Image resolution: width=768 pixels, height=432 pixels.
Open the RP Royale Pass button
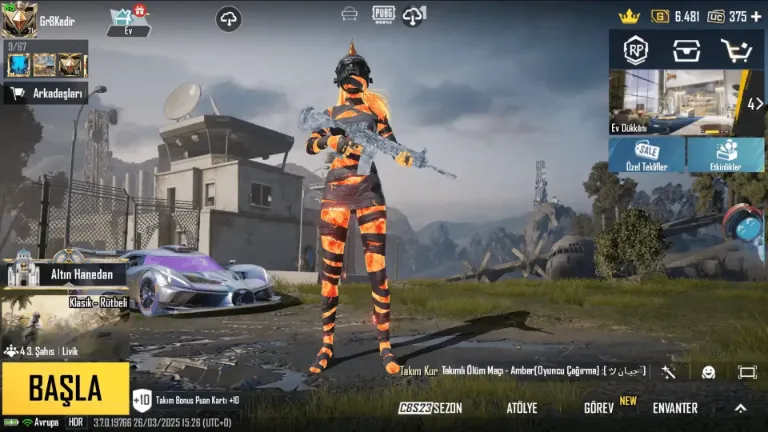click(636, 50)
